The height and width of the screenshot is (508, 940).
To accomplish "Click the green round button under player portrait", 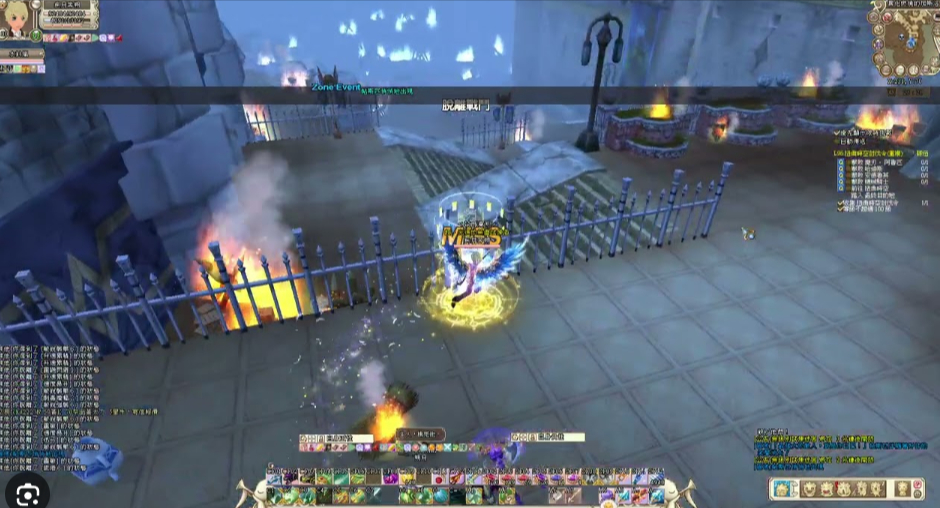I will pos(36,36).
